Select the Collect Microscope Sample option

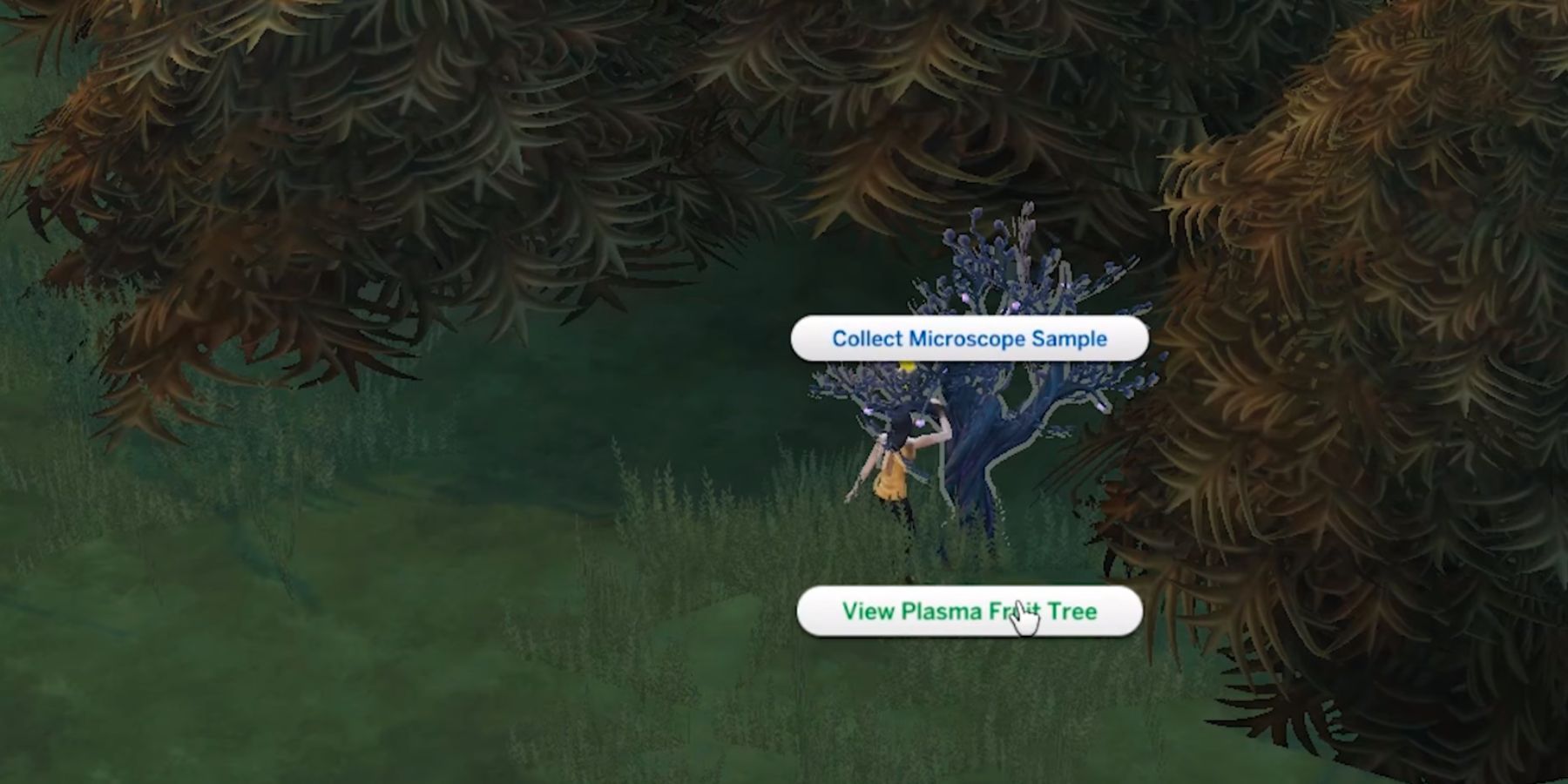pyautogui.click(x=969, y=339)
